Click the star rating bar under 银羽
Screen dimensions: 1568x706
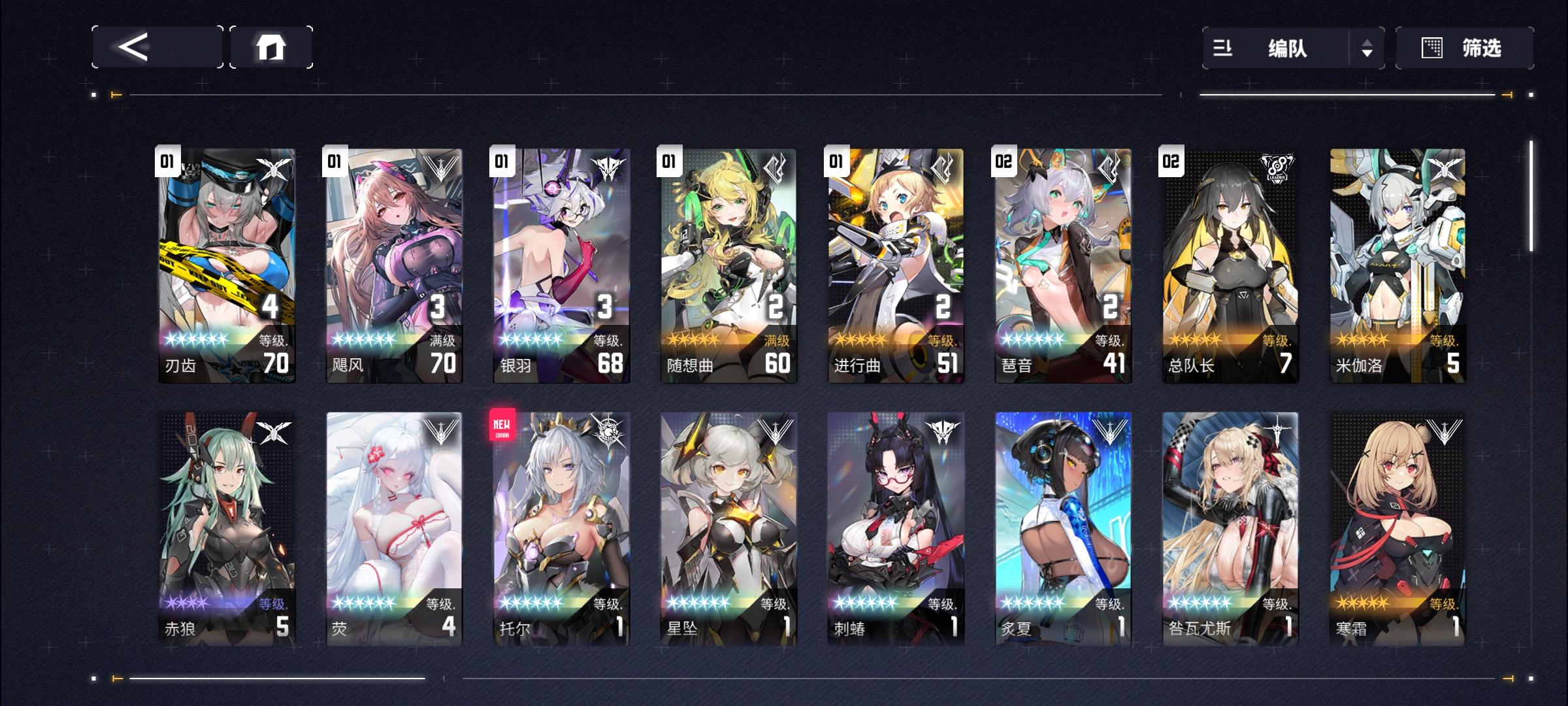pyautogui.click(x=529, y=339)
